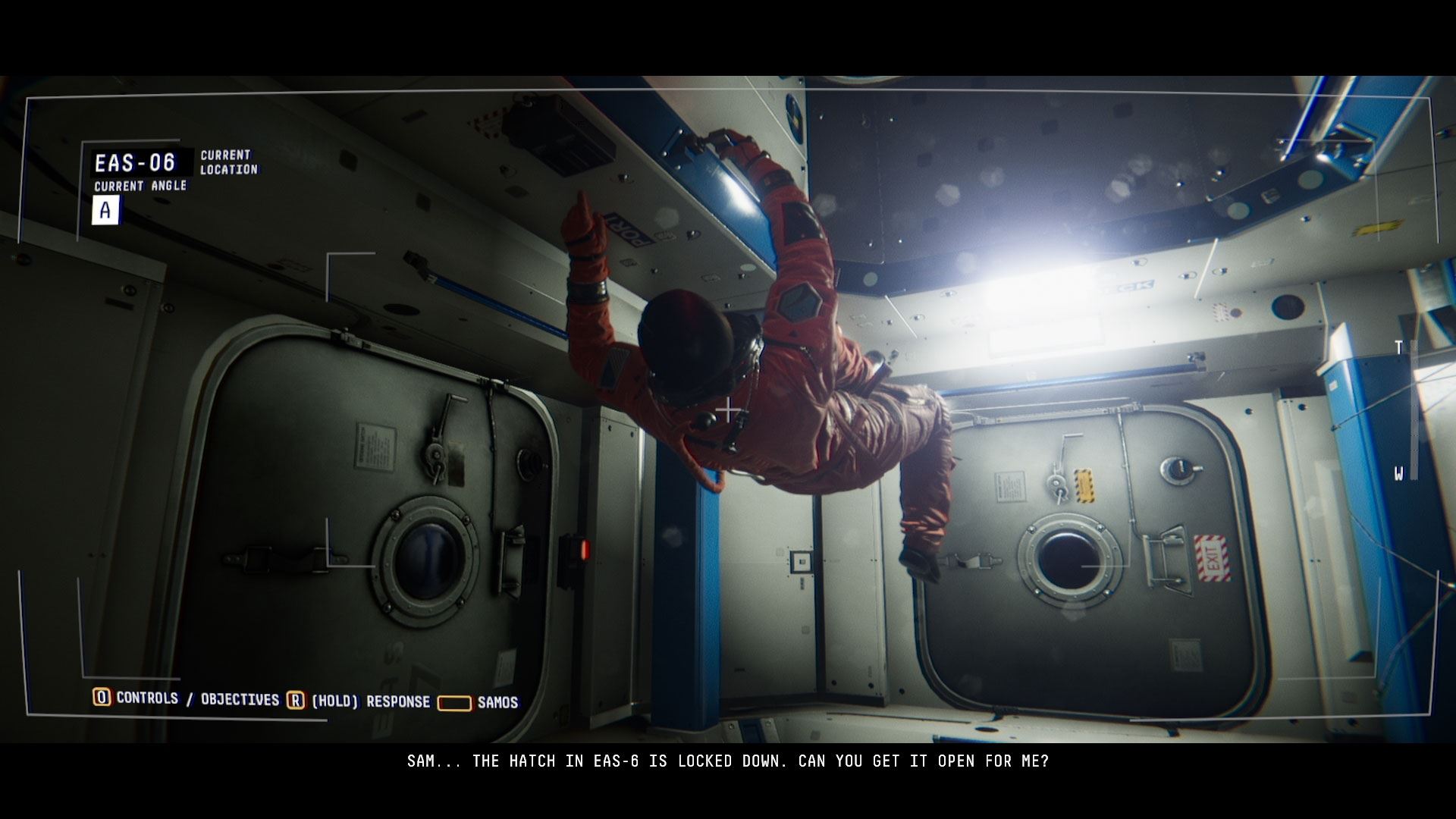Adjust the T/W camera zoom slider
This screenshot has width=1456, height=819.
(1414, 410)
